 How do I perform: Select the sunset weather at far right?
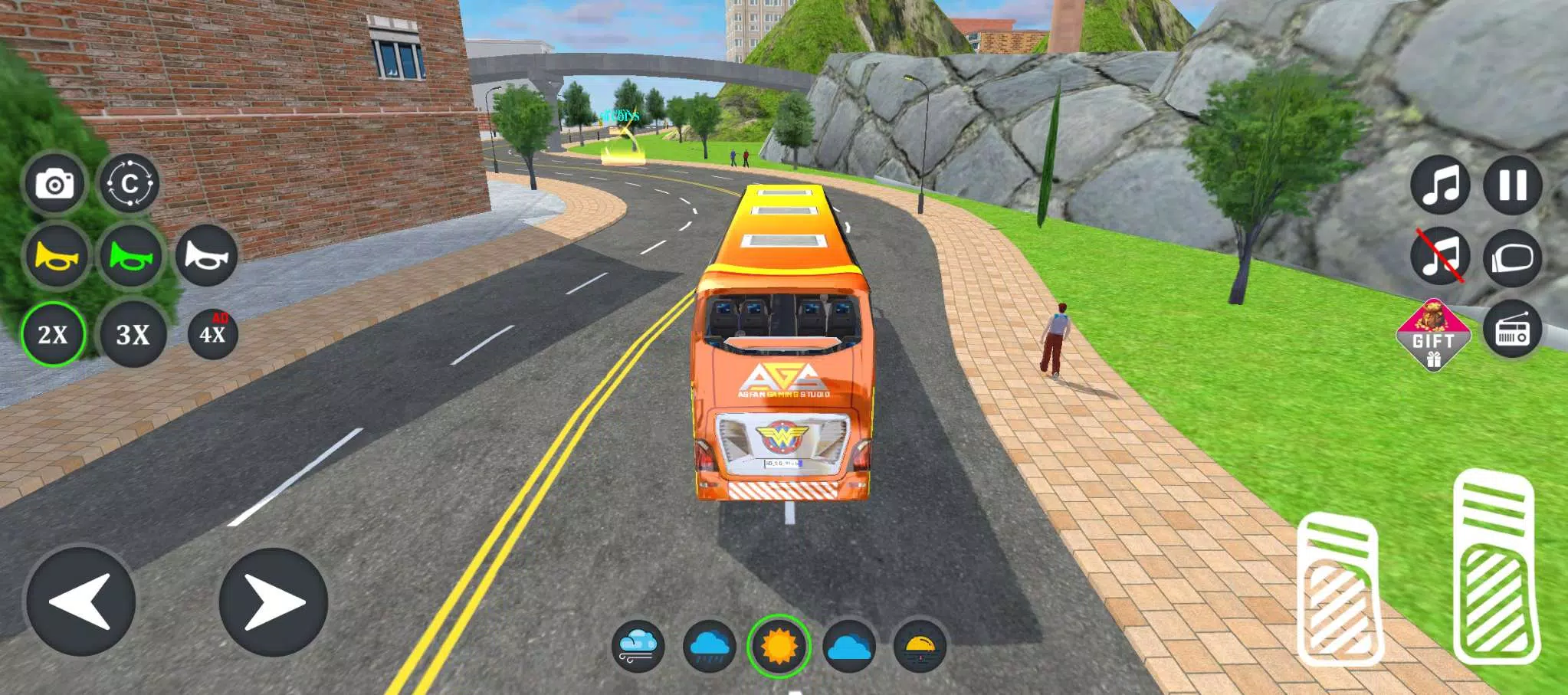920,644
